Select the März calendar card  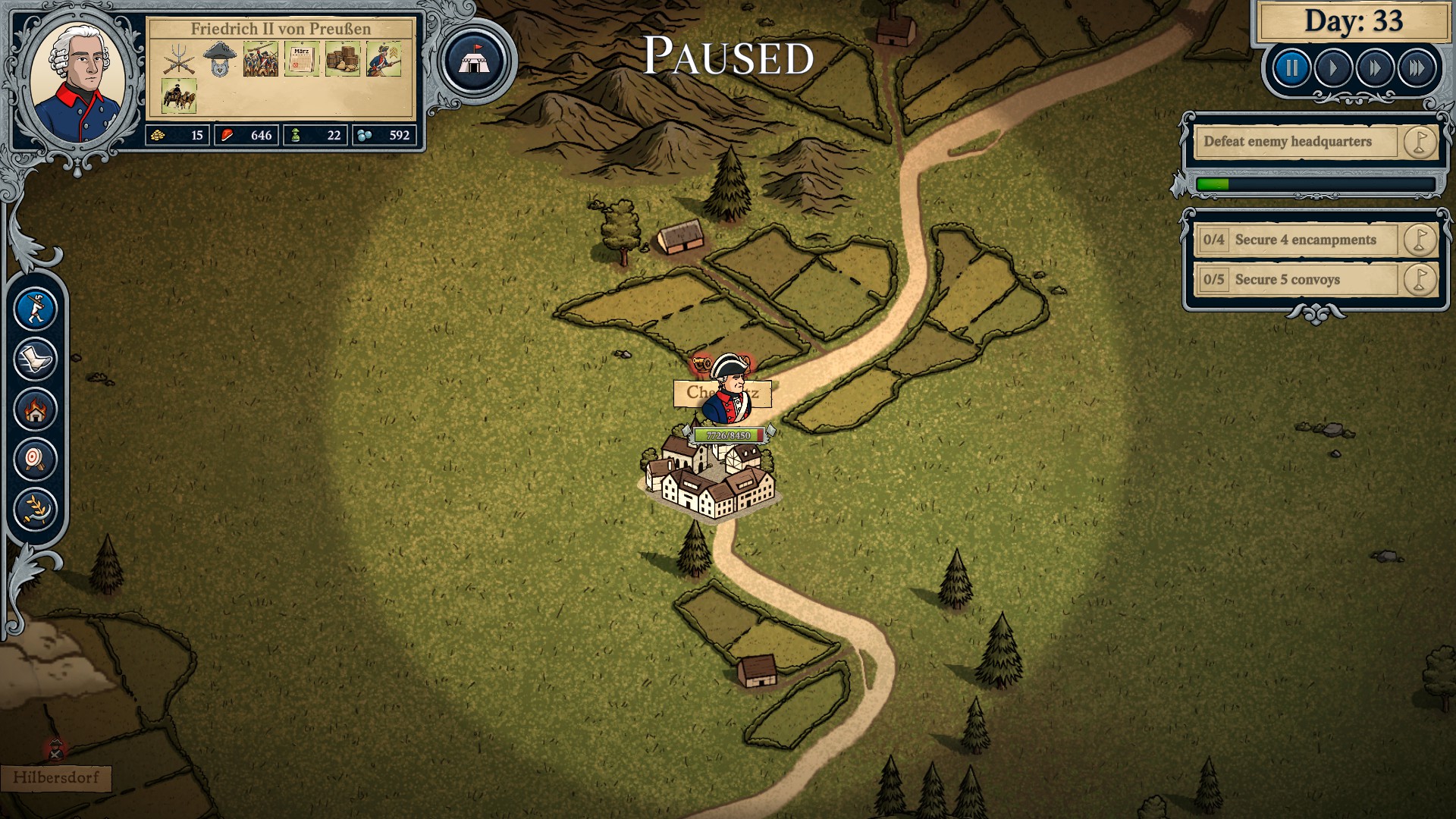(x=301, y=59)
